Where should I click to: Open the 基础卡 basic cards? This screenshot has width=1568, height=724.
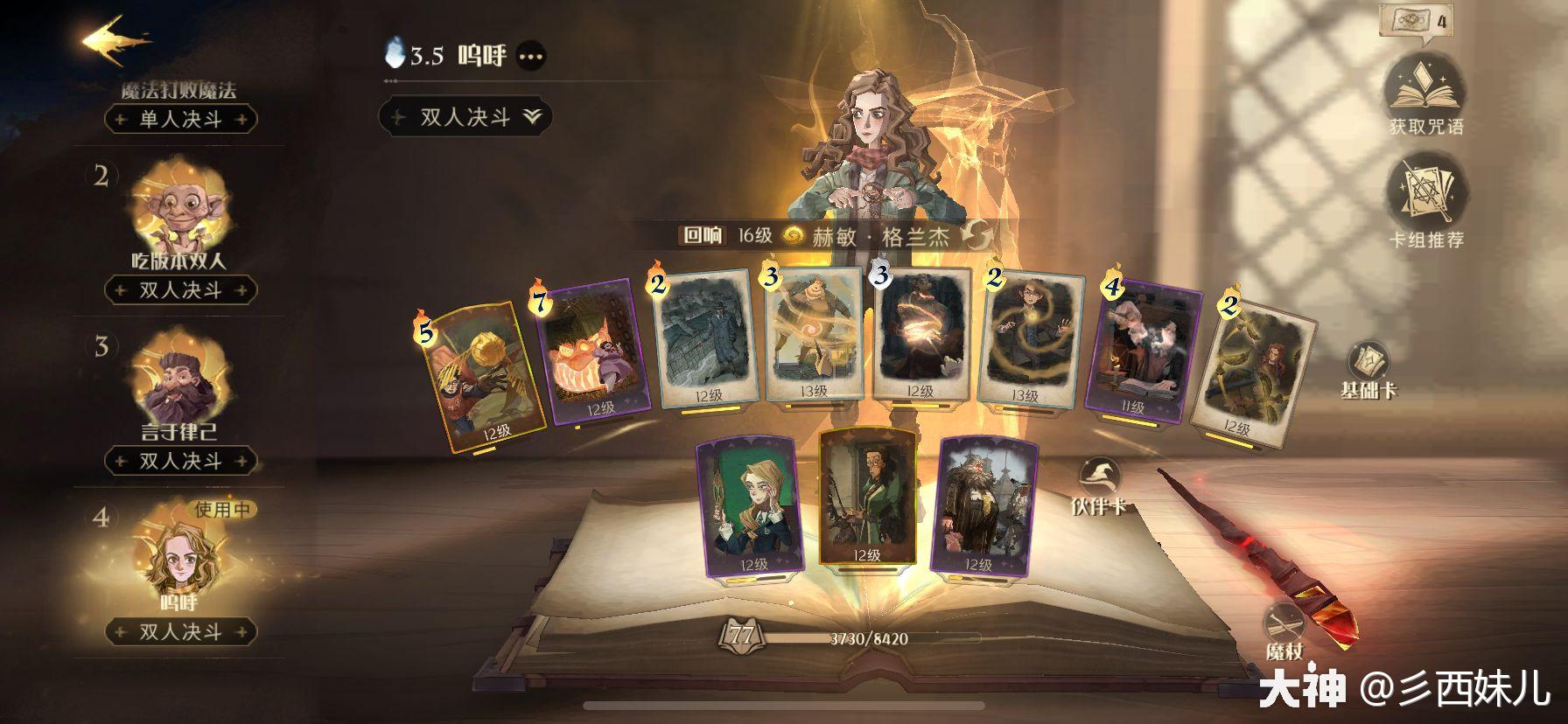[x=1368, y=369]
